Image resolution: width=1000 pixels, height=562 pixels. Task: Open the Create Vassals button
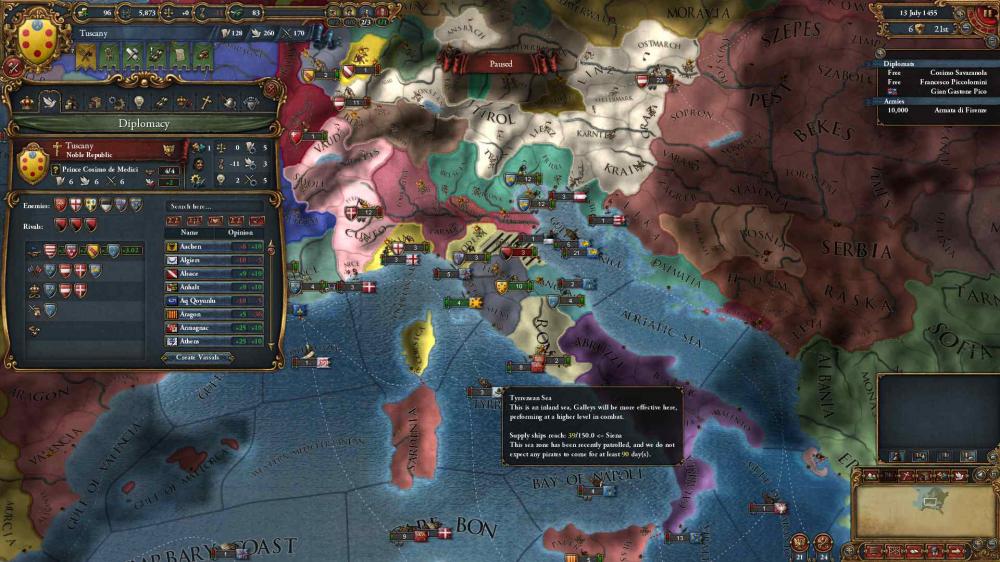198,357
